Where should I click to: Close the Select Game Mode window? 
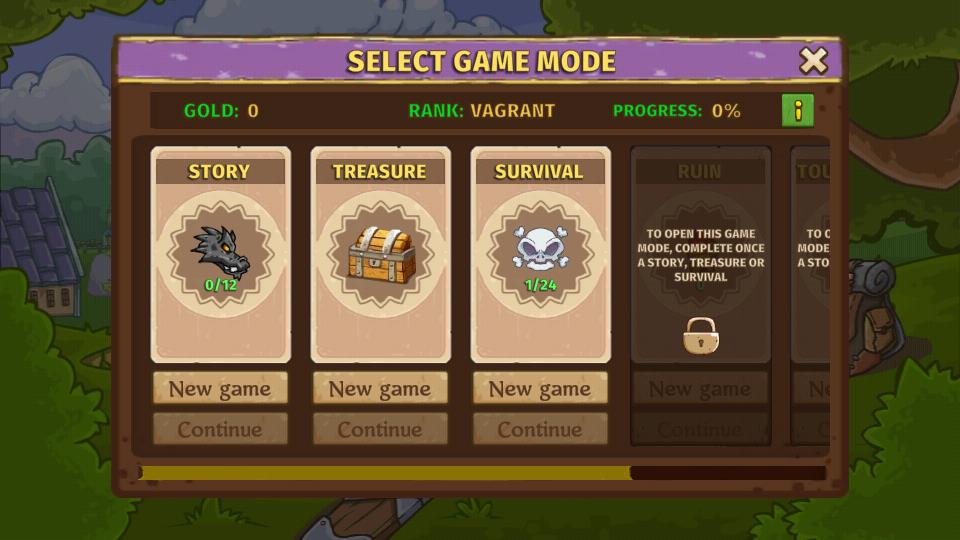813,61
